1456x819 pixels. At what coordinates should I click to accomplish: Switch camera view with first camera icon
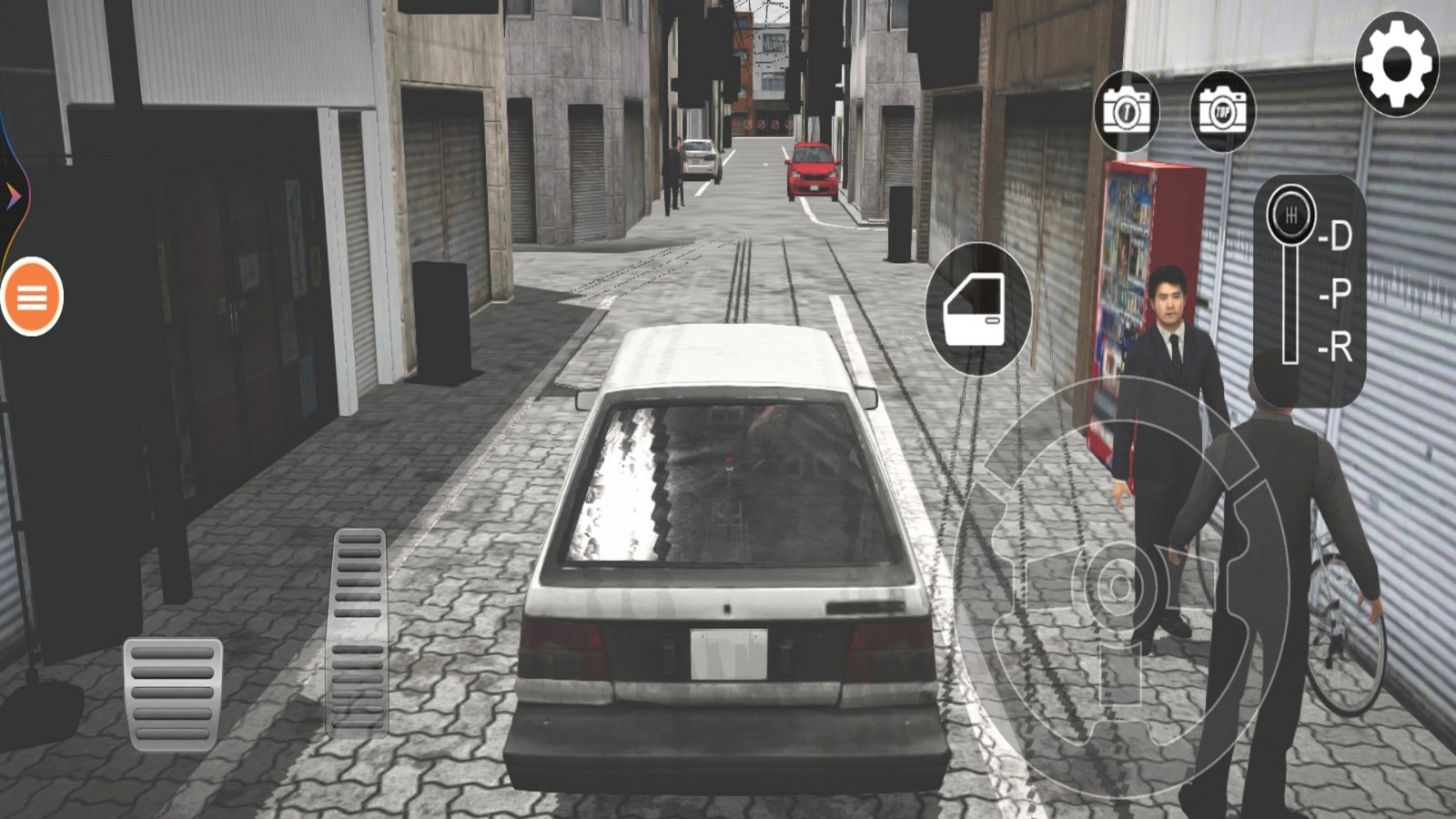[x=1127, y=112]
